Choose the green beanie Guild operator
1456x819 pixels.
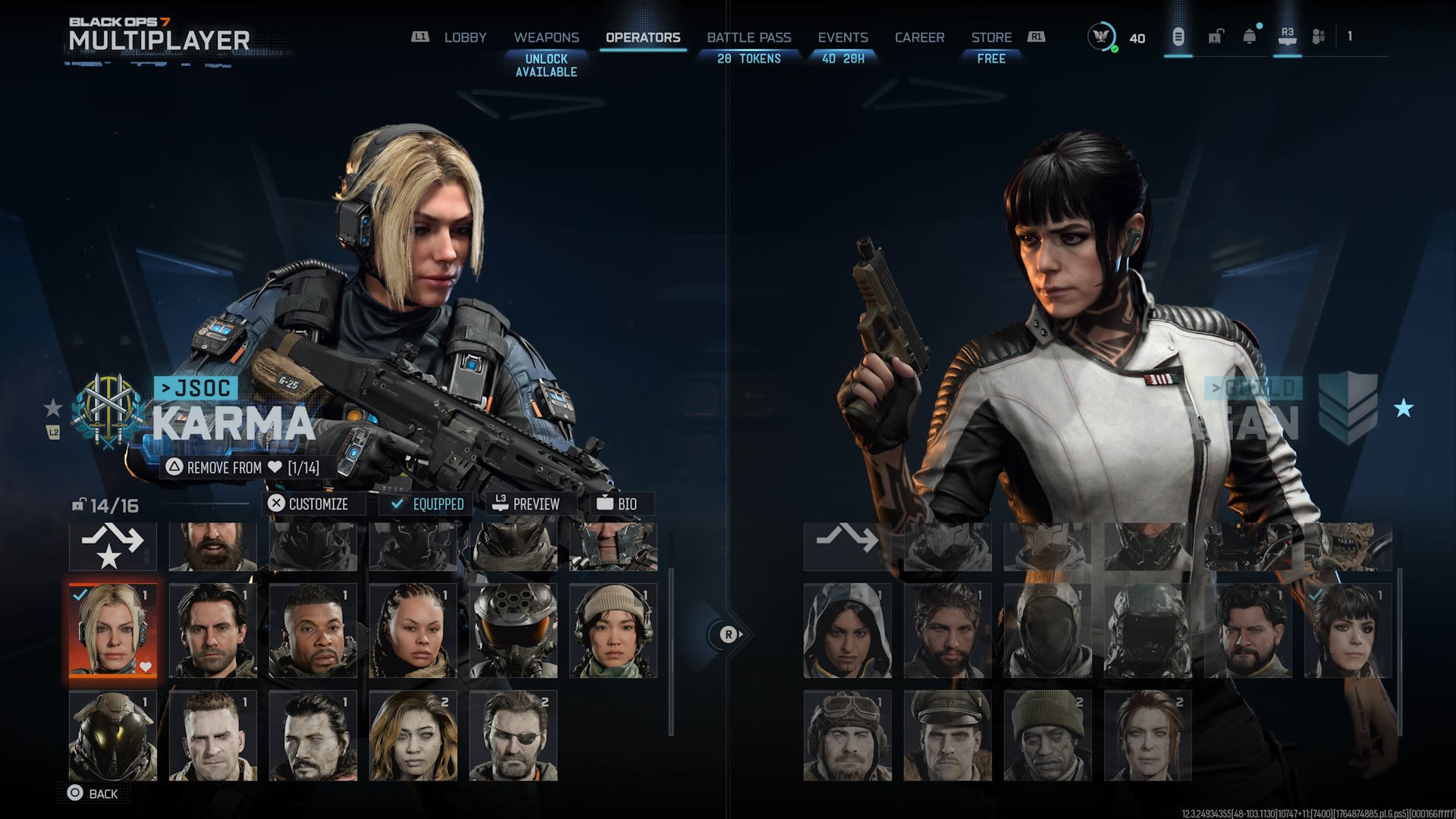[x=1047, y=735]
